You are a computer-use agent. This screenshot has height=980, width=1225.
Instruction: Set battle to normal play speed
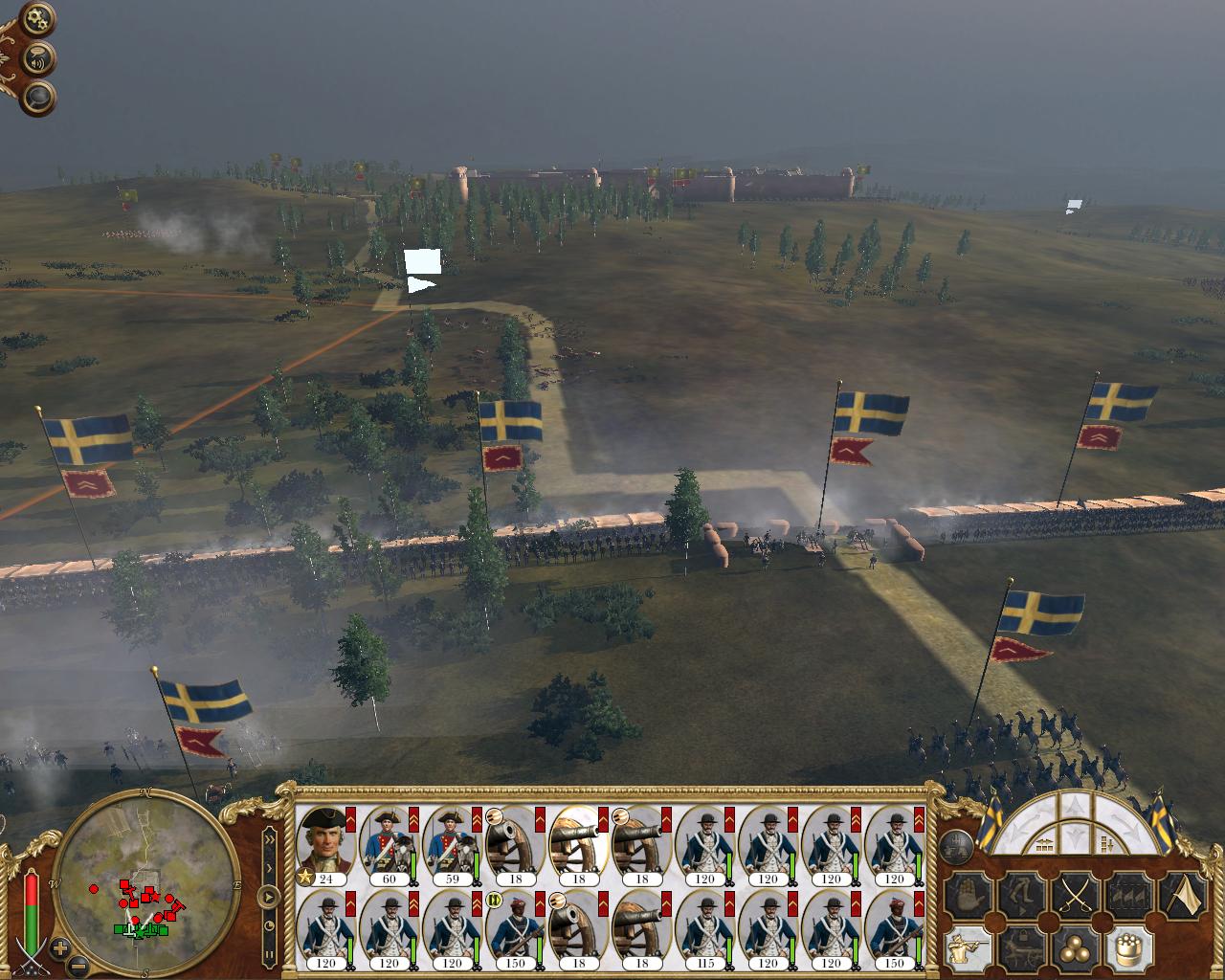pyautogui.click(x=270, y=897)
